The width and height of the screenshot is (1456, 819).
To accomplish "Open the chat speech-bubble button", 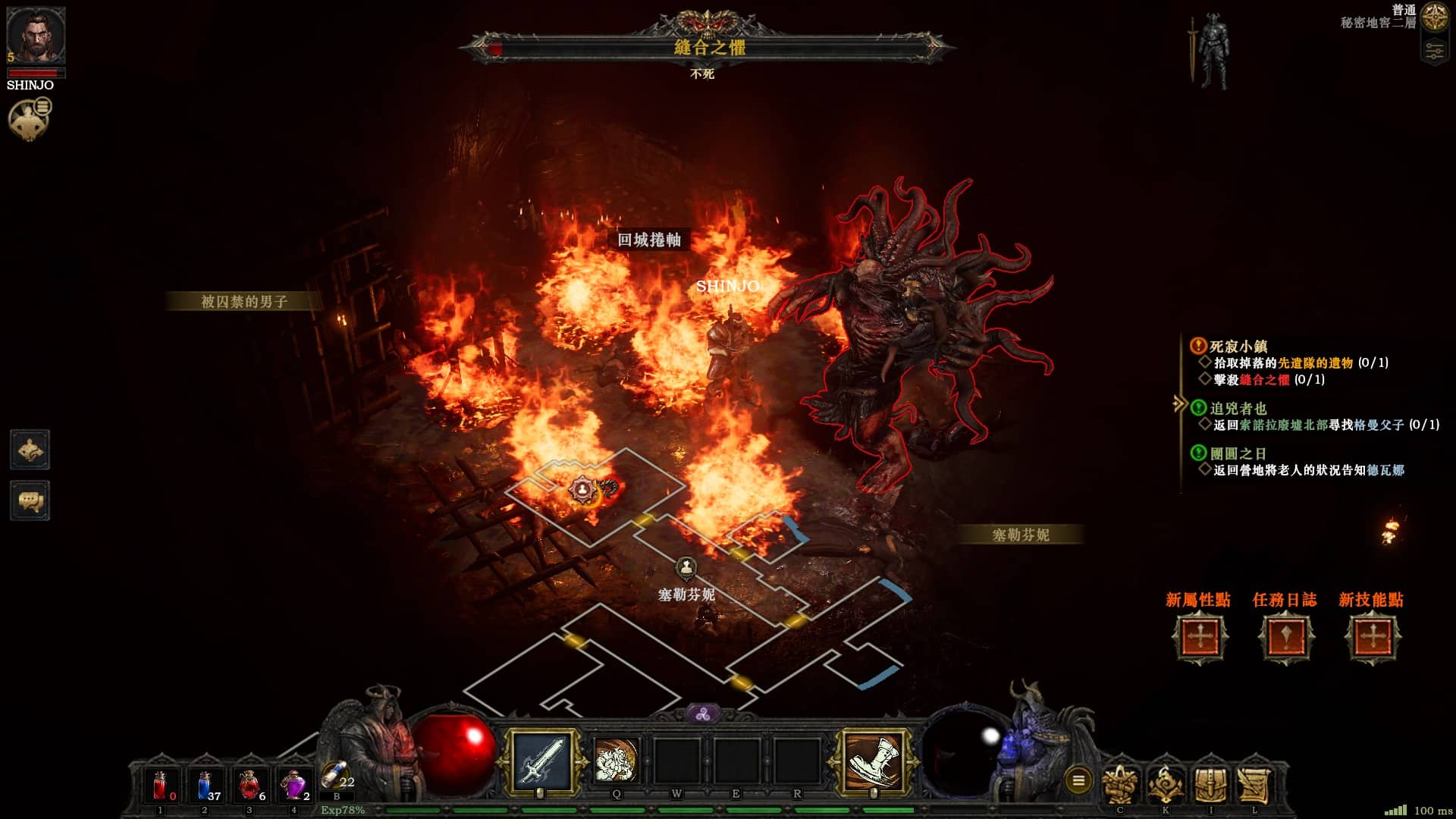I will [30, 500].
